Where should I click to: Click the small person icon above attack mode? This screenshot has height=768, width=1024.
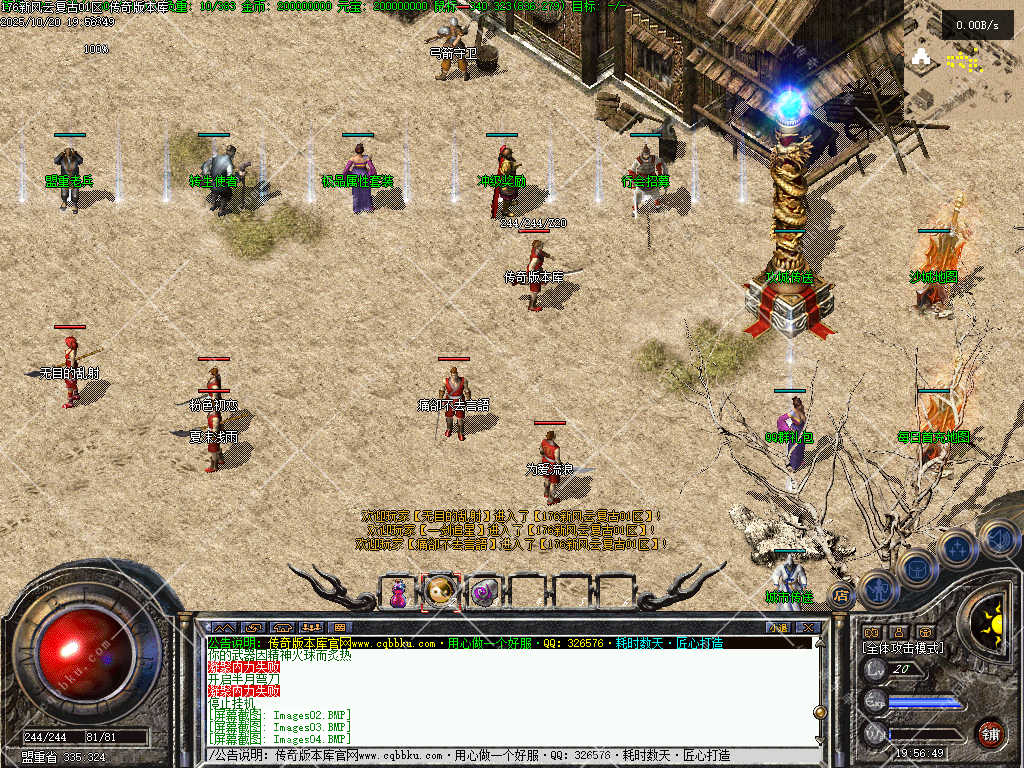click(898, 632)
